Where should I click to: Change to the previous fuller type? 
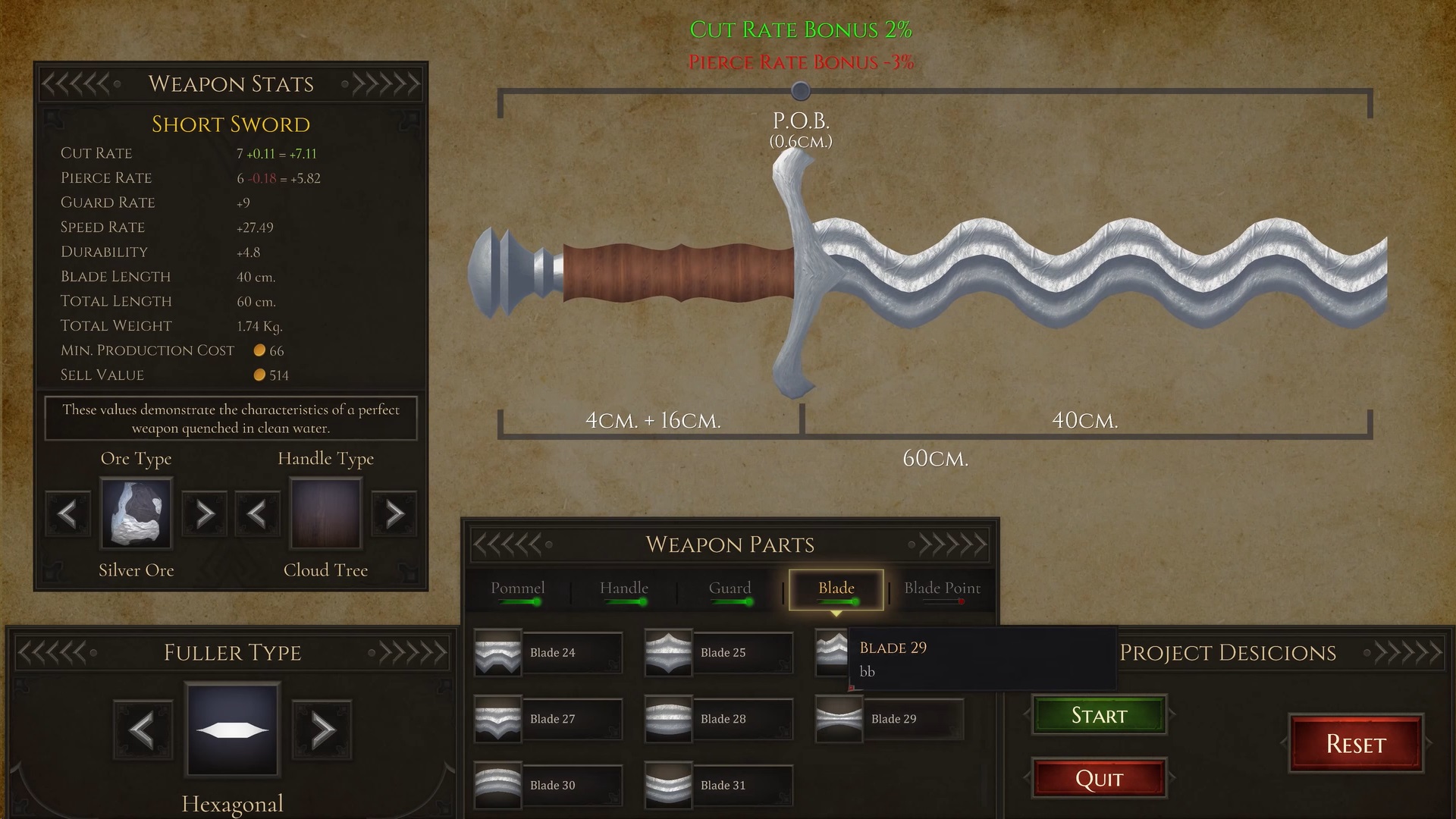coord(143,730)
